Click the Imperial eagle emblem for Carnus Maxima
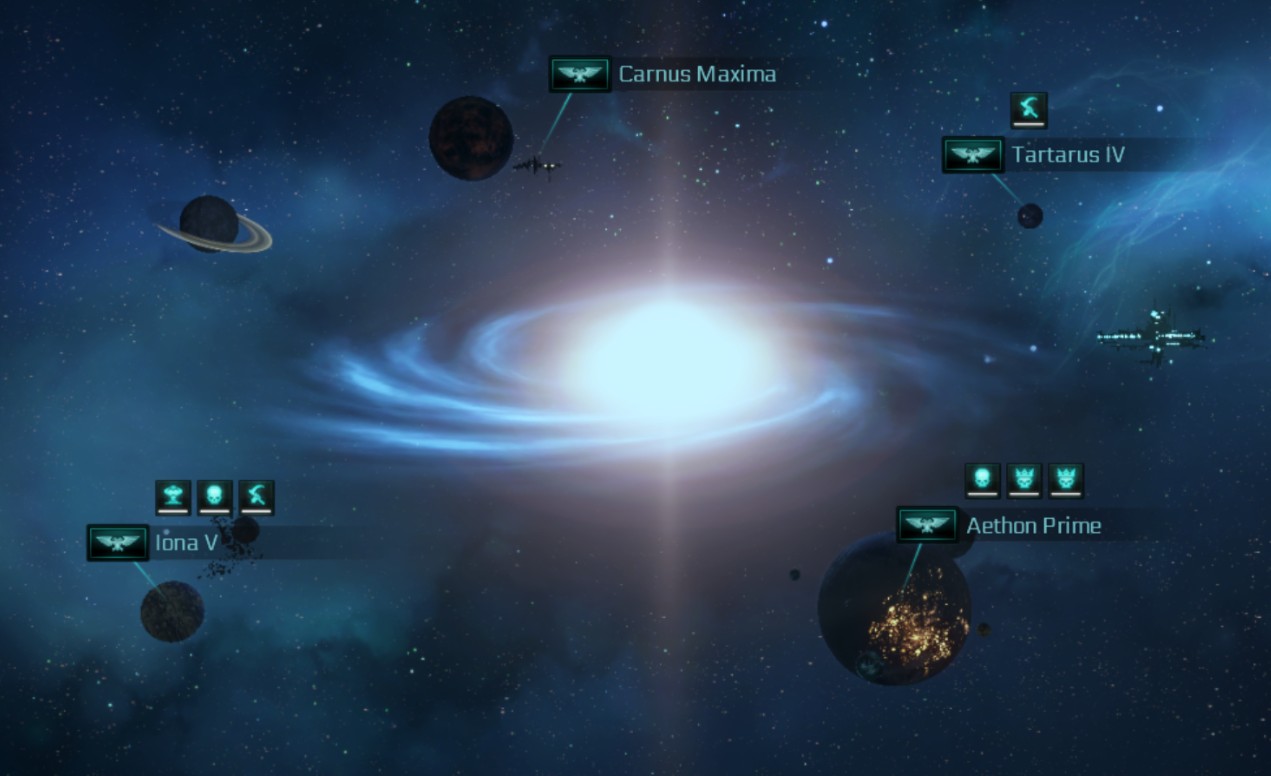 click(x=580, y=74)
